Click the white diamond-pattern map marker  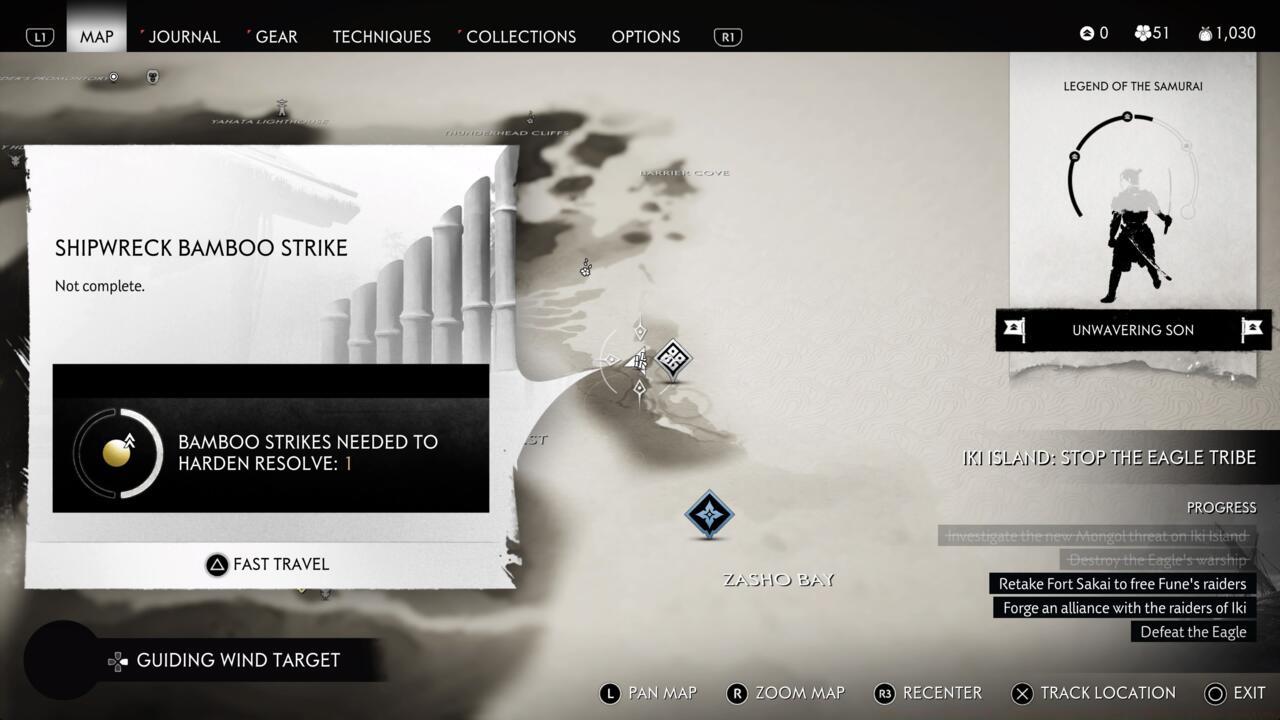tap(673, 359)
